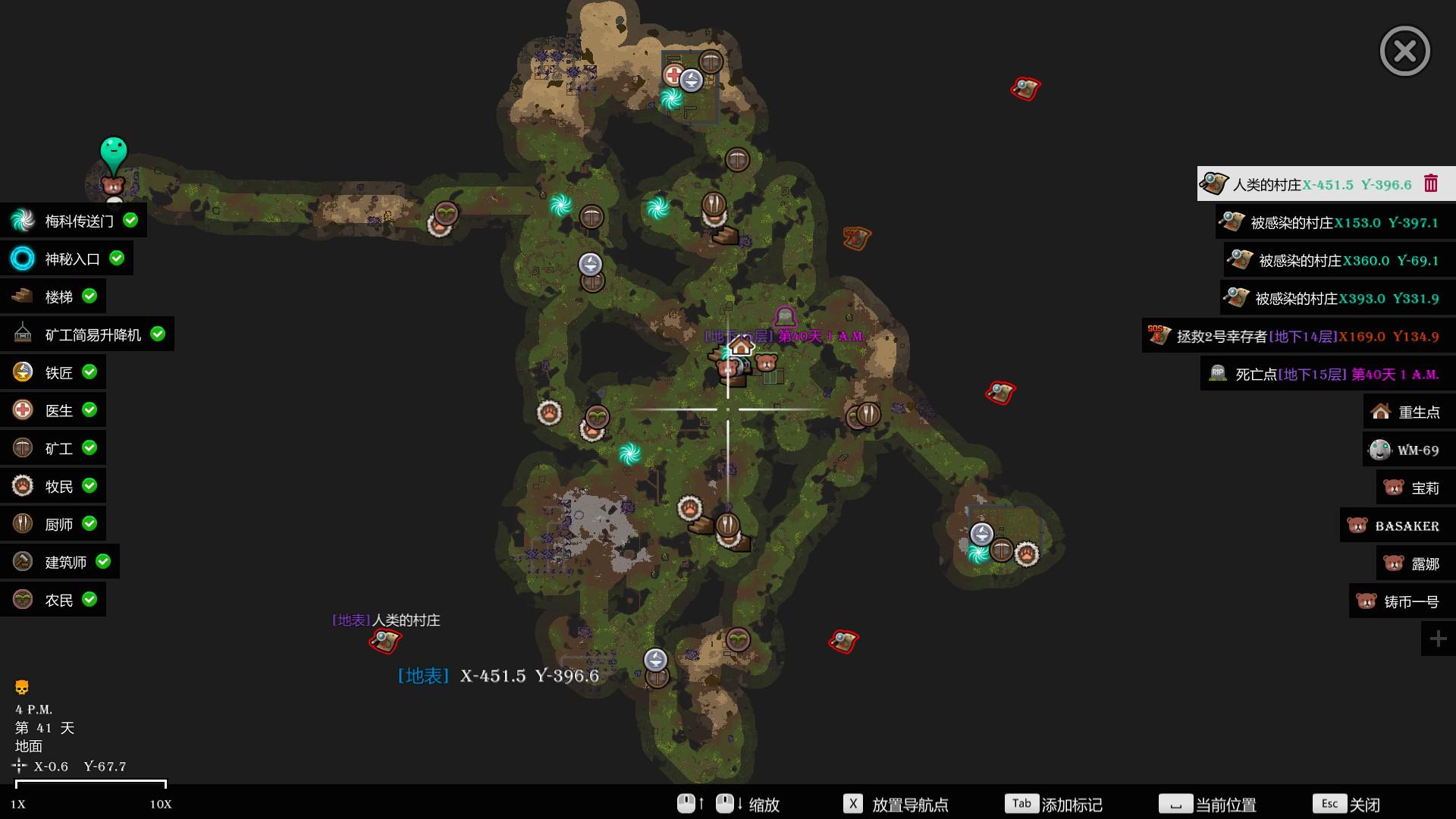Select 拯救2号幸存者 rescue entry
The height and width of the screenshot is (819, 1456).
point(1298,336)
